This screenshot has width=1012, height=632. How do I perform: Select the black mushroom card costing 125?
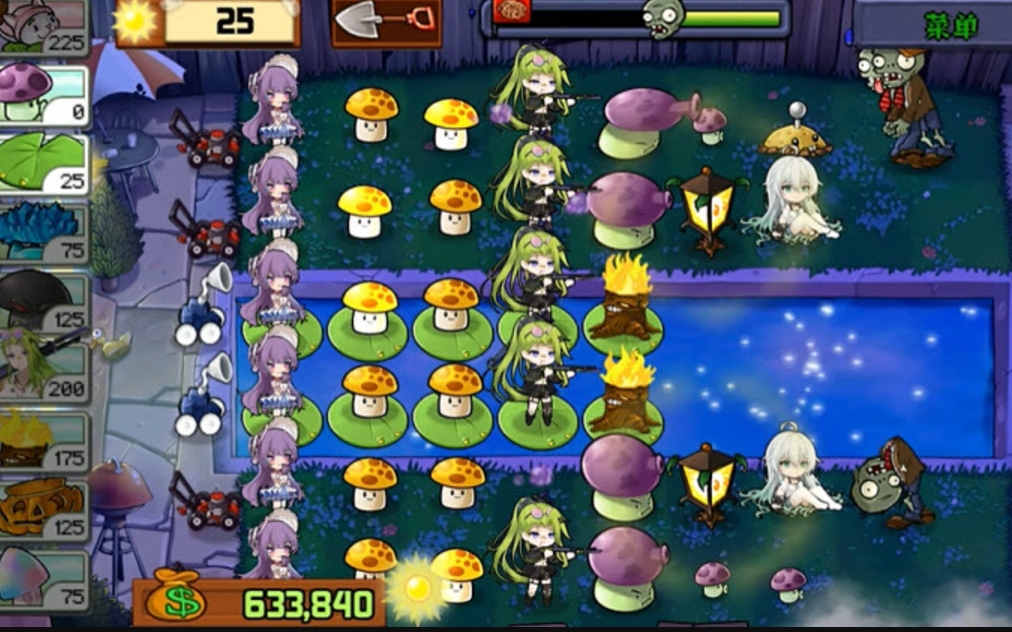[x=44, y=303]
